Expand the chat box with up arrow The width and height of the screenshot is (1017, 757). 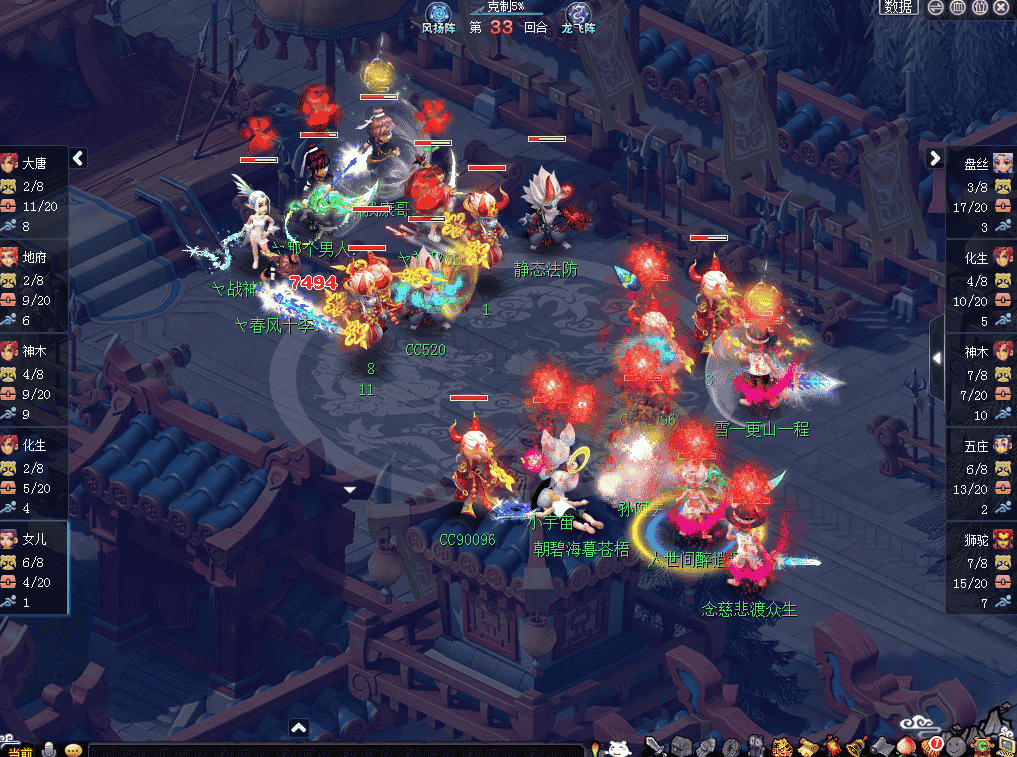point(298,728)
